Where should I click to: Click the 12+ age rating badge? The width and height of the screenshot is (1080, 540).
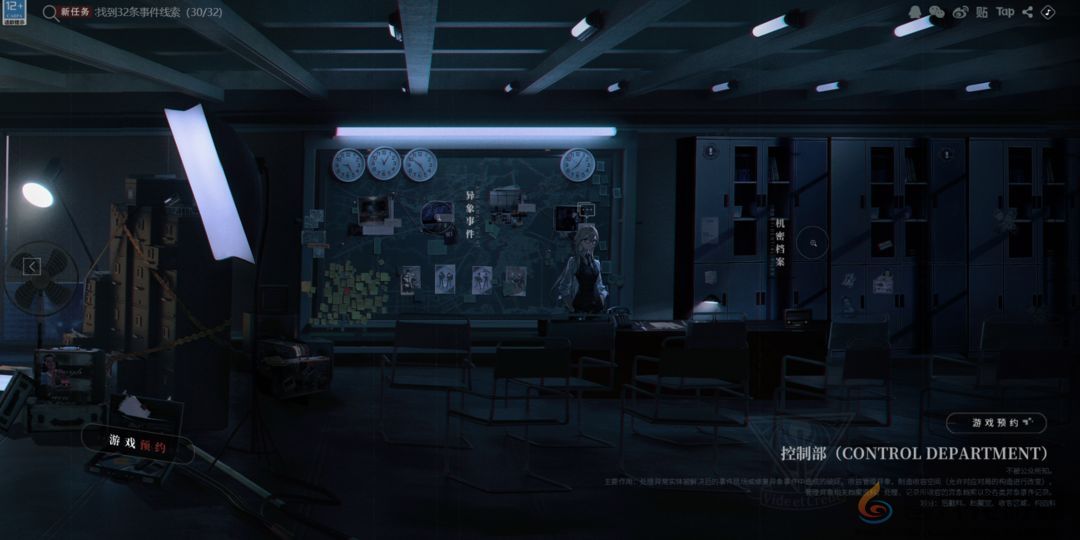click(13, 12)
